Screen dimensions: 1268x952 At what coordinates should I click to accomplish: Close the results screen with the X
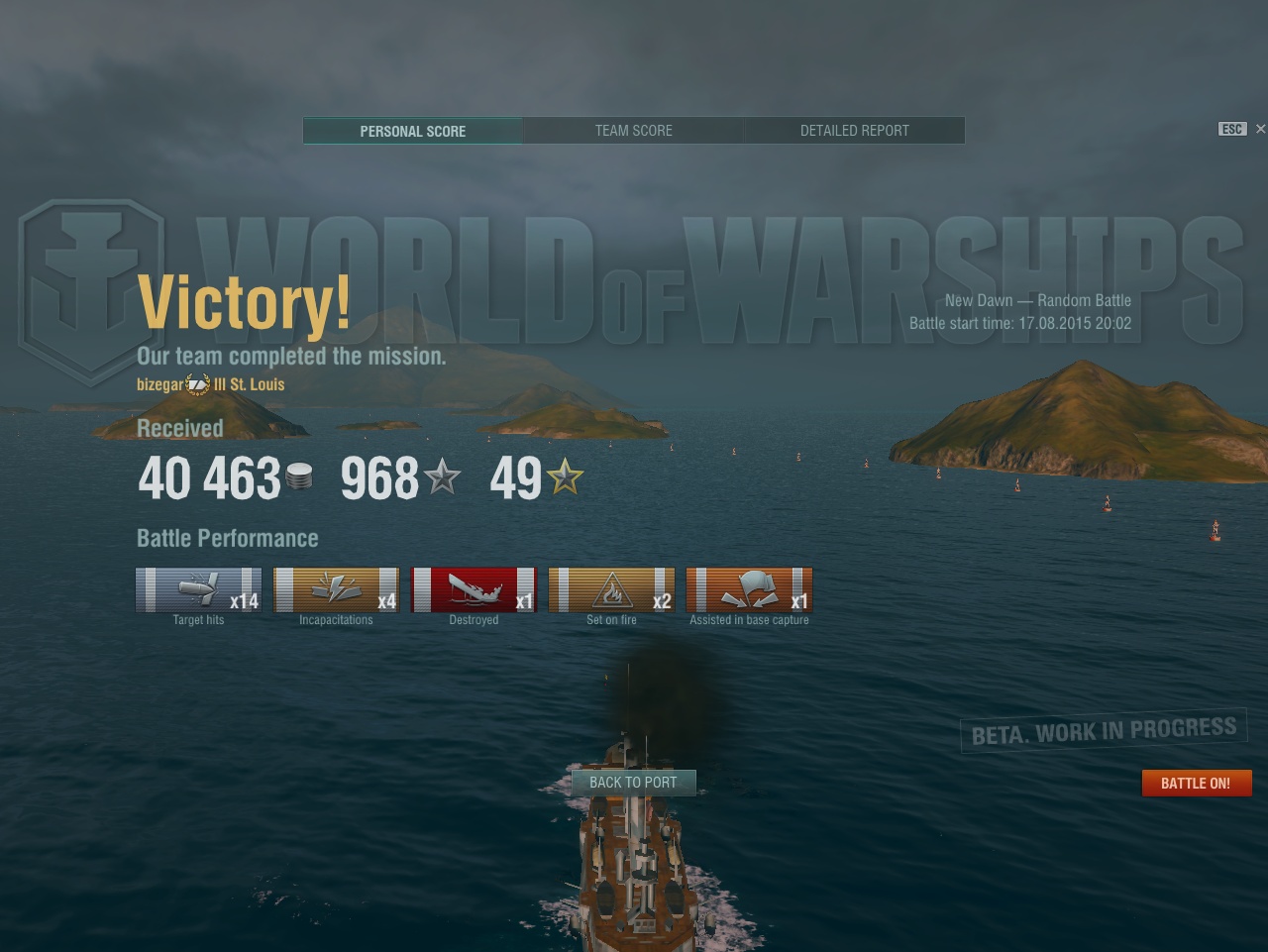[x=1260, y=129]
